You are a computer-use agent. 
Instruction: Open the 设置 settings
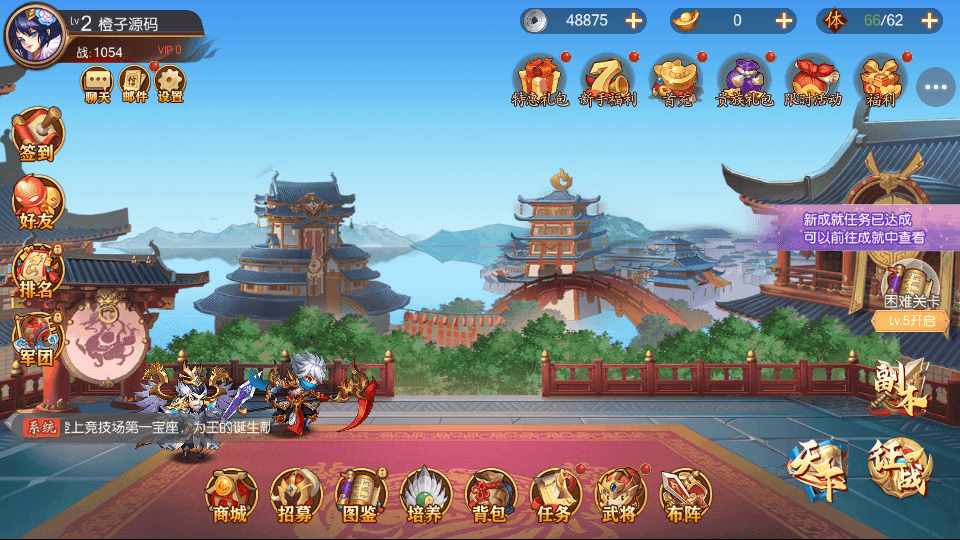[171, 84]
